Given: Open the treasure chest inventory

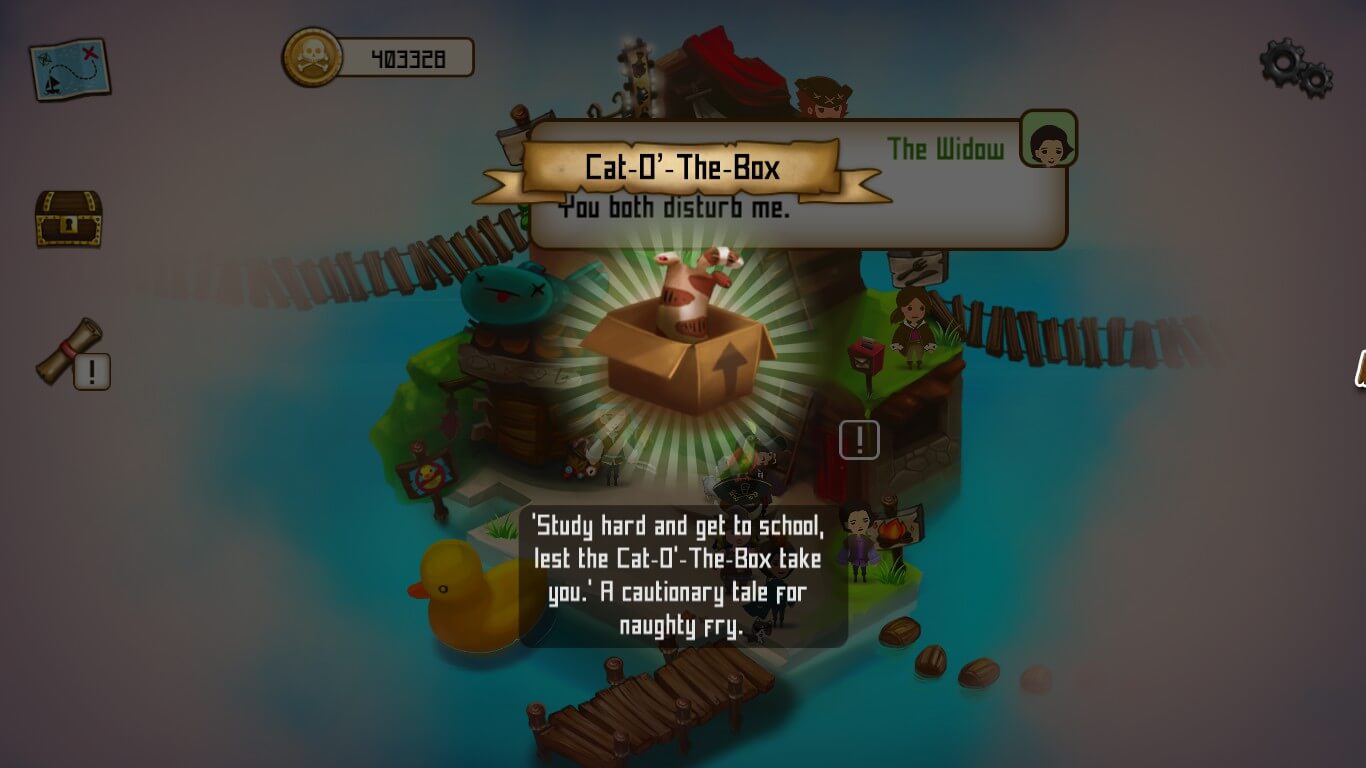Looking at the screenshot, I should 68,218.
